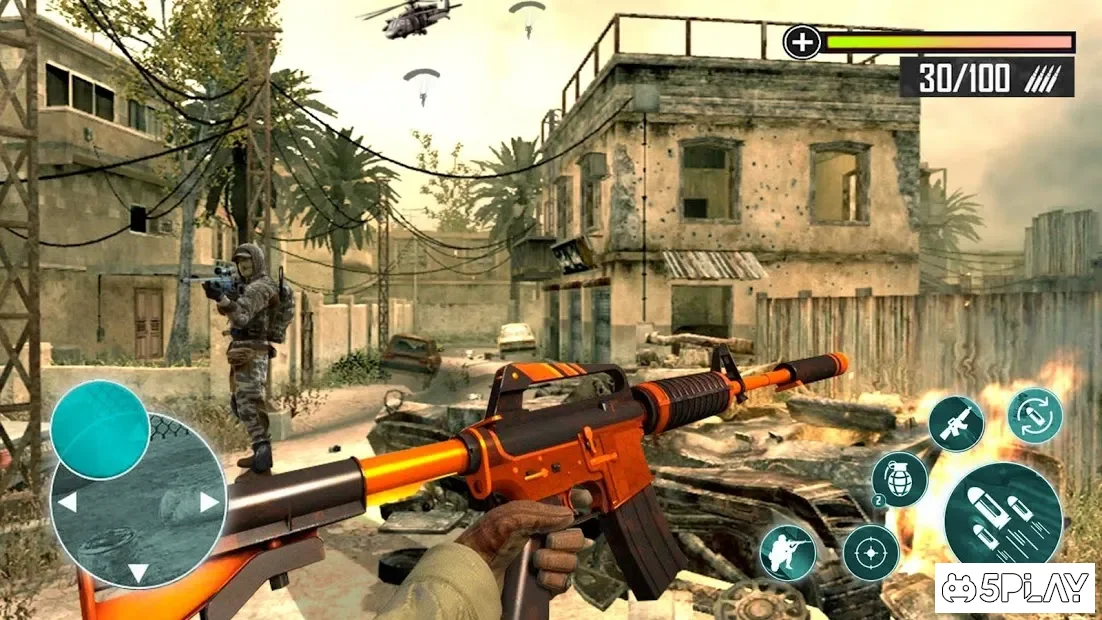Image resolution: width=1102 pixels, height=620 pixels.
Task: Click the plus icon beside the health bar
Action: (x=801, y=42)
